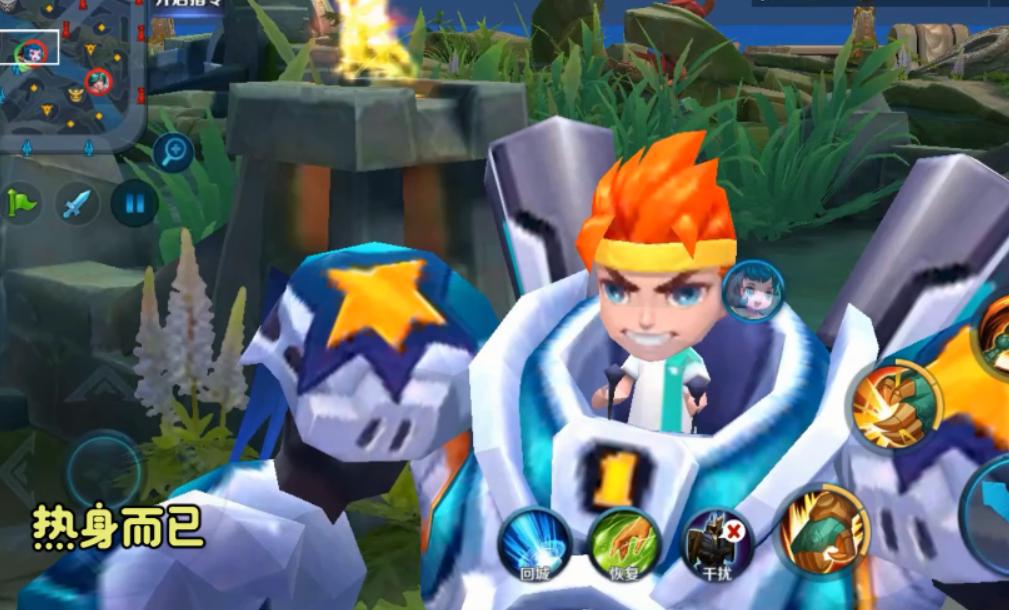
Task: Tap the virtual movement joystick
Action: (x=103, y=470)
